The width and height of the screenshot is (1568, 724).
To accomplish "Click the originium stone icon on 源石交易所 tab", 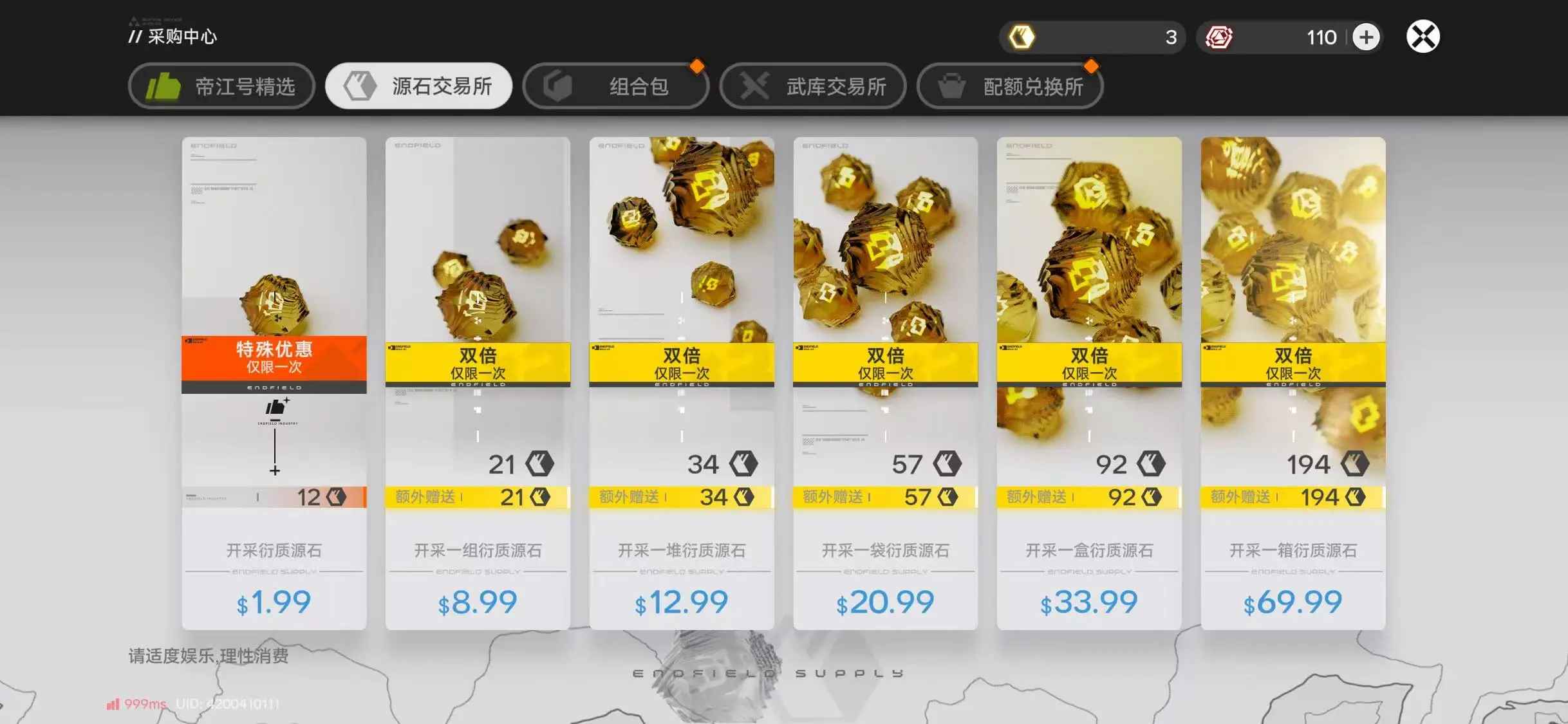I will [362, 84].
